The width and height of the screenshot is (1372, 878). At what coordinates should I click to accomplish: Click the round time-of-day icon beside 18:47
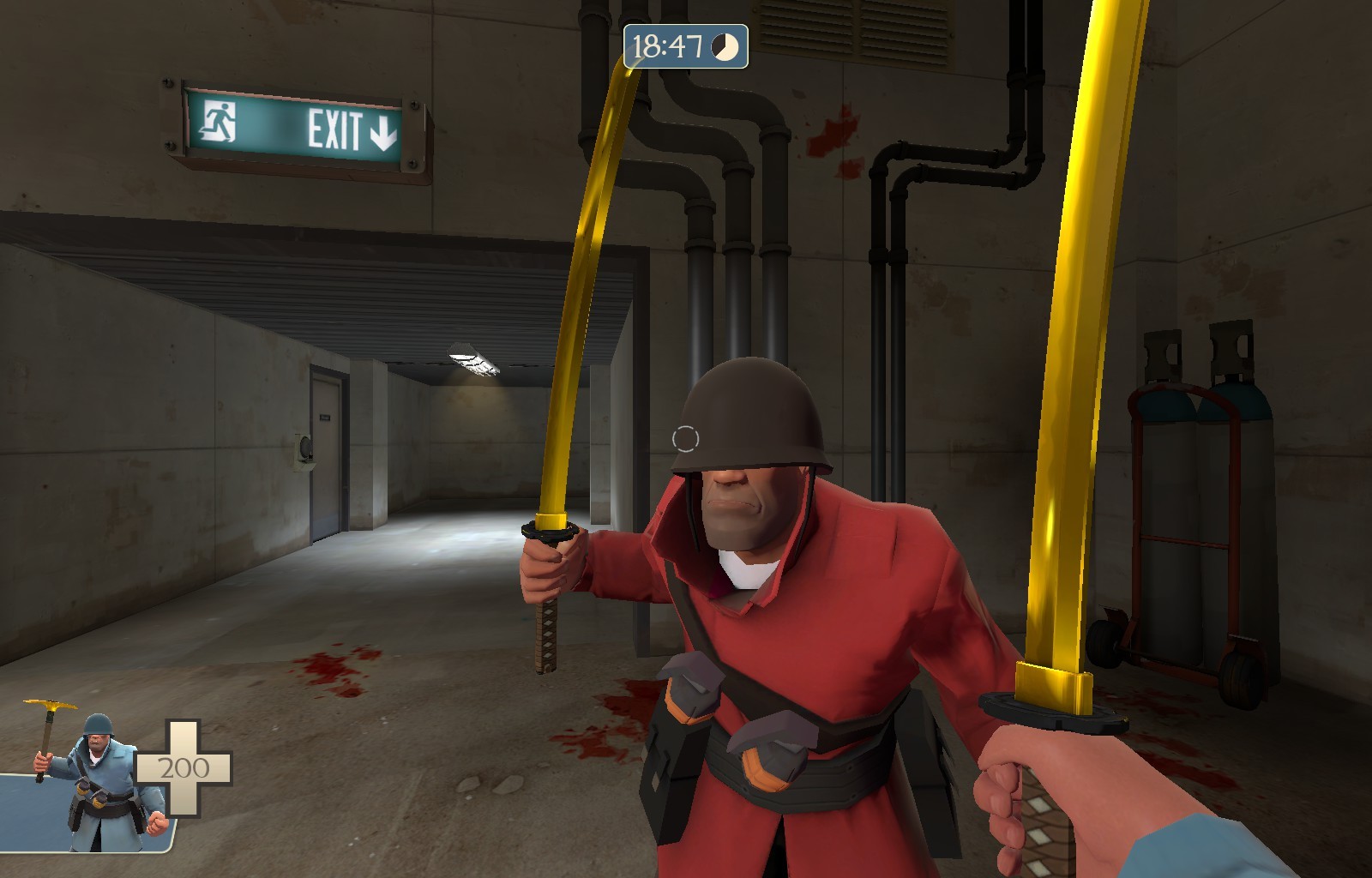(x=725, y=49)
